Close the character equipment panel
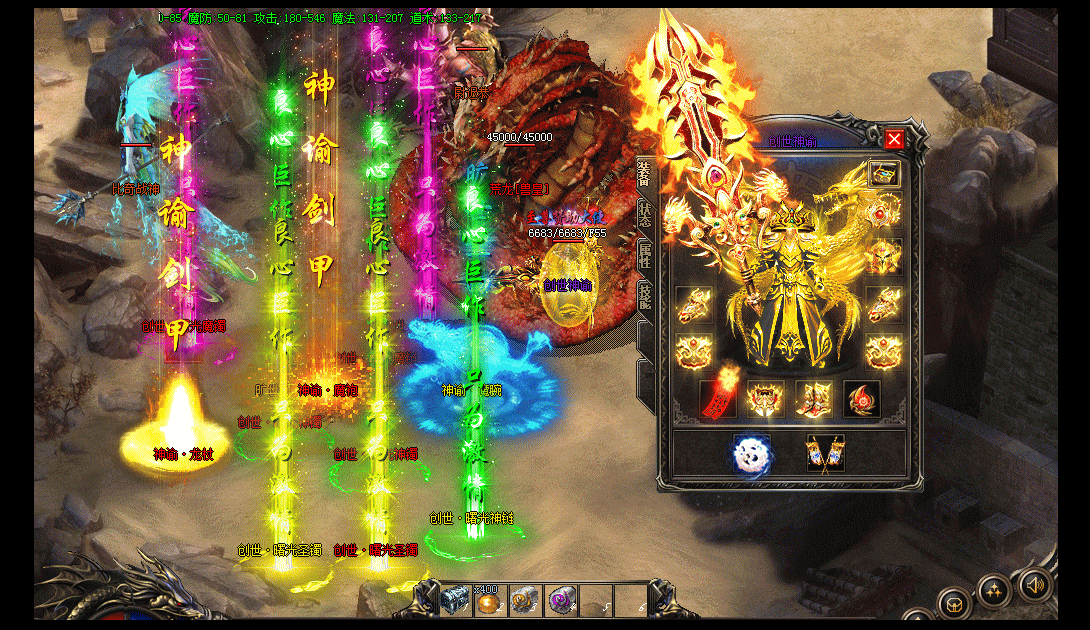Viewport: 1090px width, 630px height. (x=894, y=140)
